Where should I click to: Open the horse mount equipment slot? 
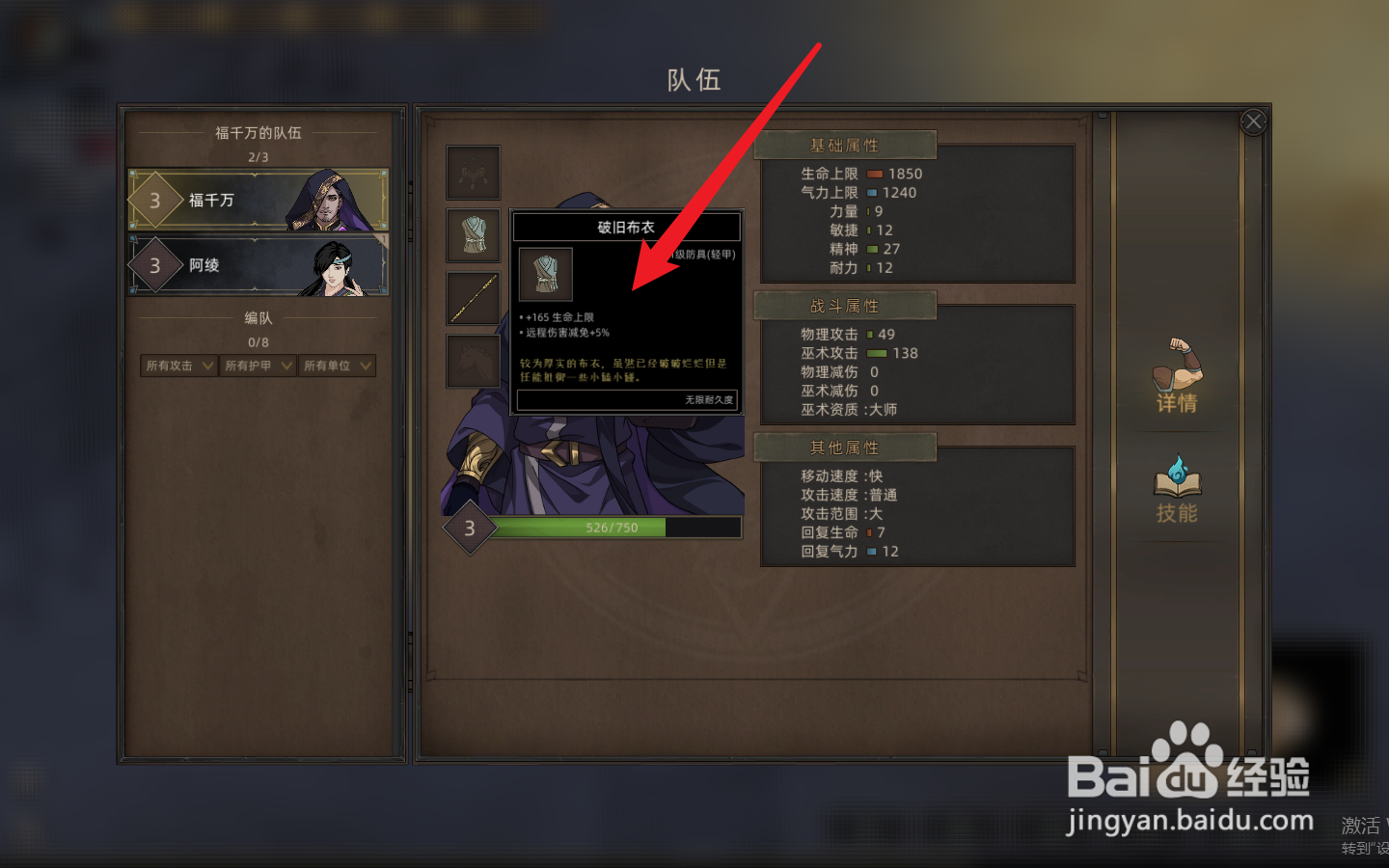[473, 361]
